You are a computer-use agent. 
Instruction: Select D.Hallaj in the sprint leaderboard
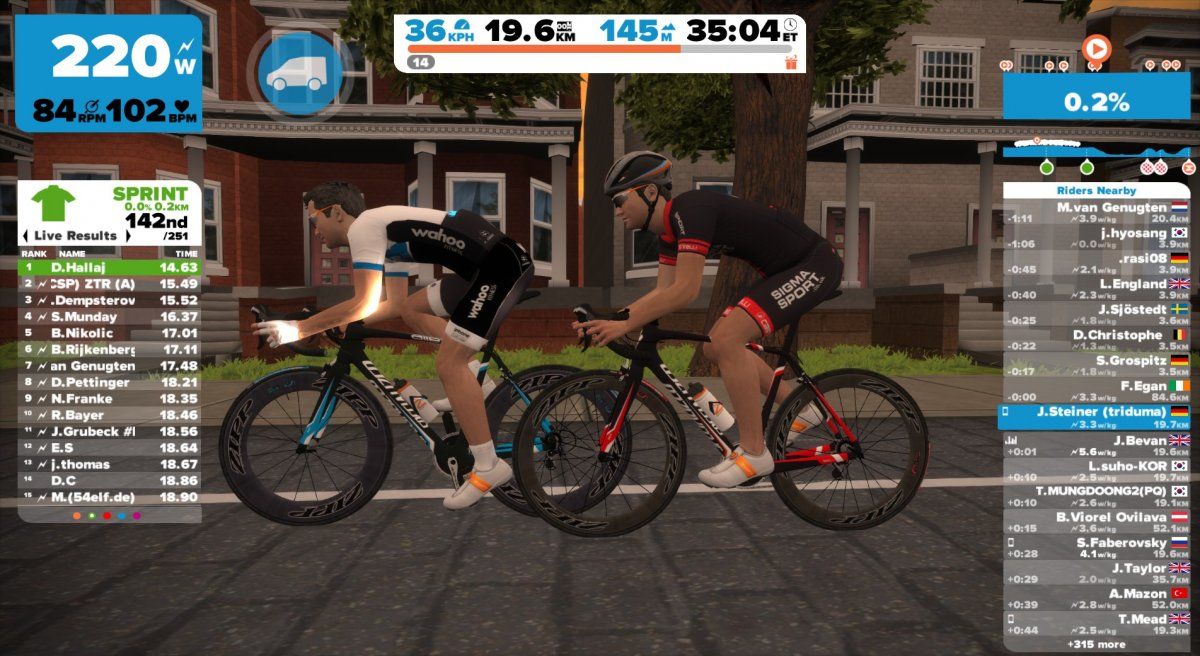click(110, 268)
